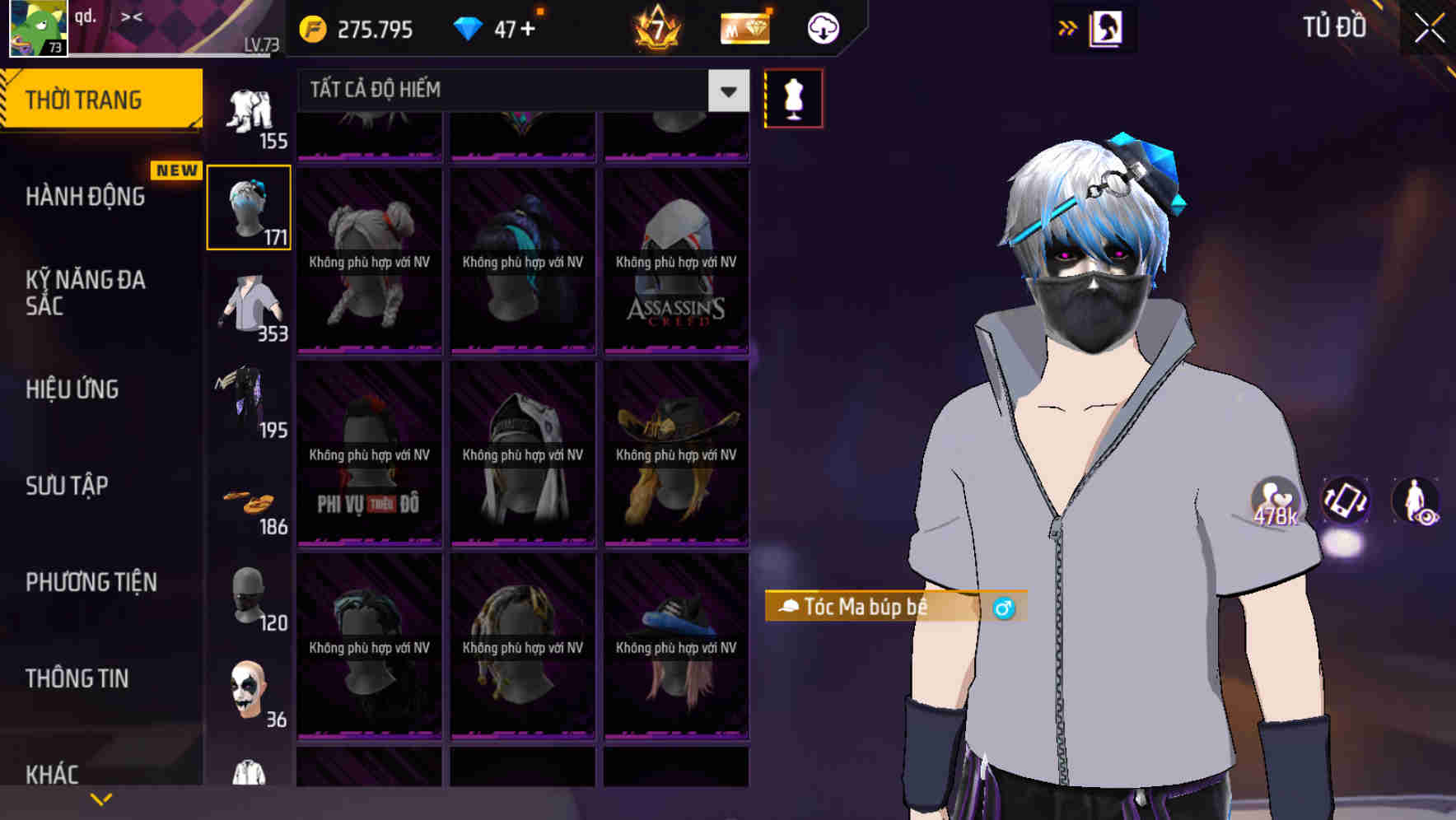Select the hair category in the sidebar
This screenshot has height=820, width=1456.
[249, 206]
